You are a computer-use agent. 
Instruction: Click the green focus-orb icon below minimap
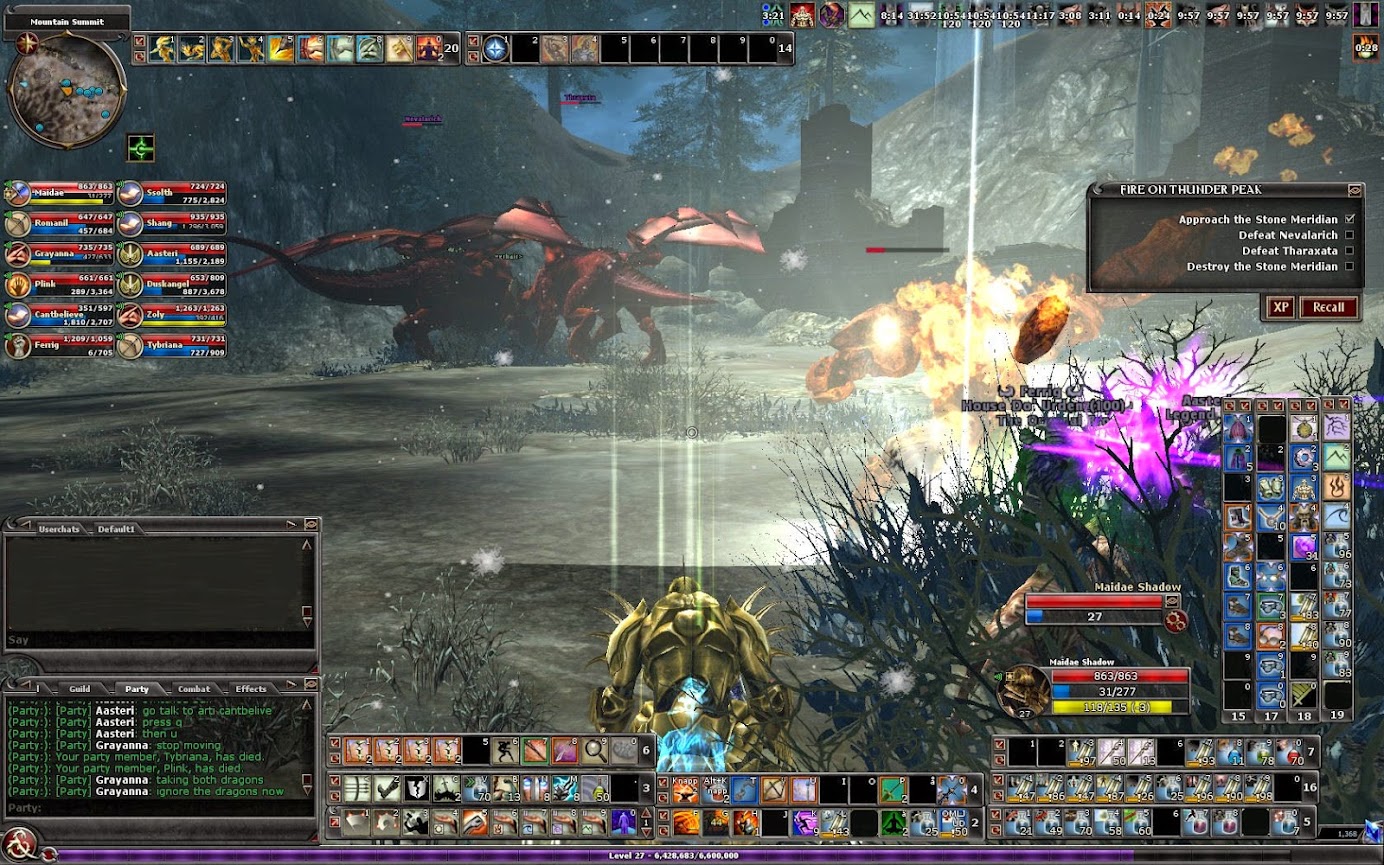[141, 148]
